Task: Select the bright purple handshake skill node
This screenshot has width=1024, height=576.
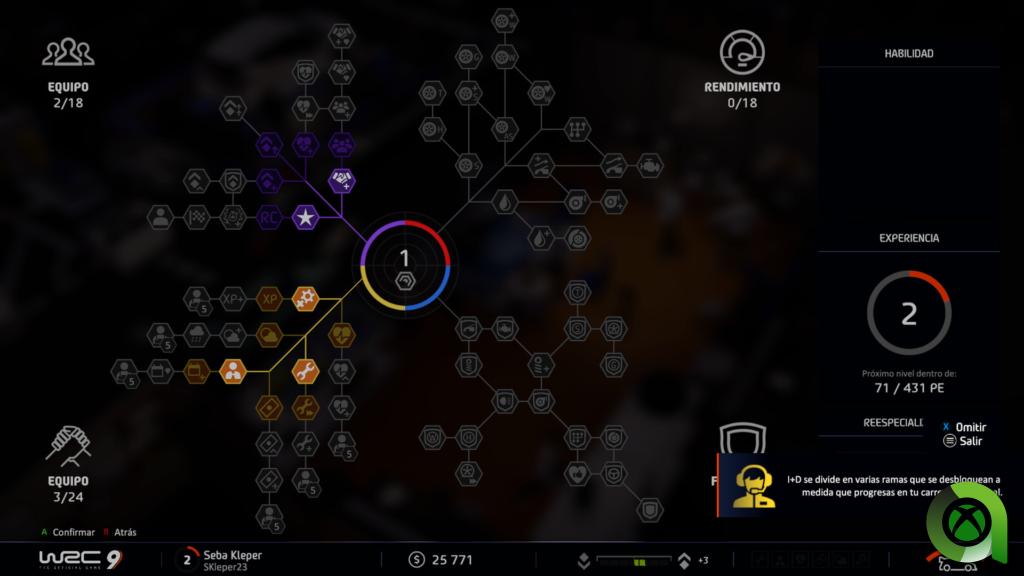Action: pyautogui.click(x=342, y=181)
